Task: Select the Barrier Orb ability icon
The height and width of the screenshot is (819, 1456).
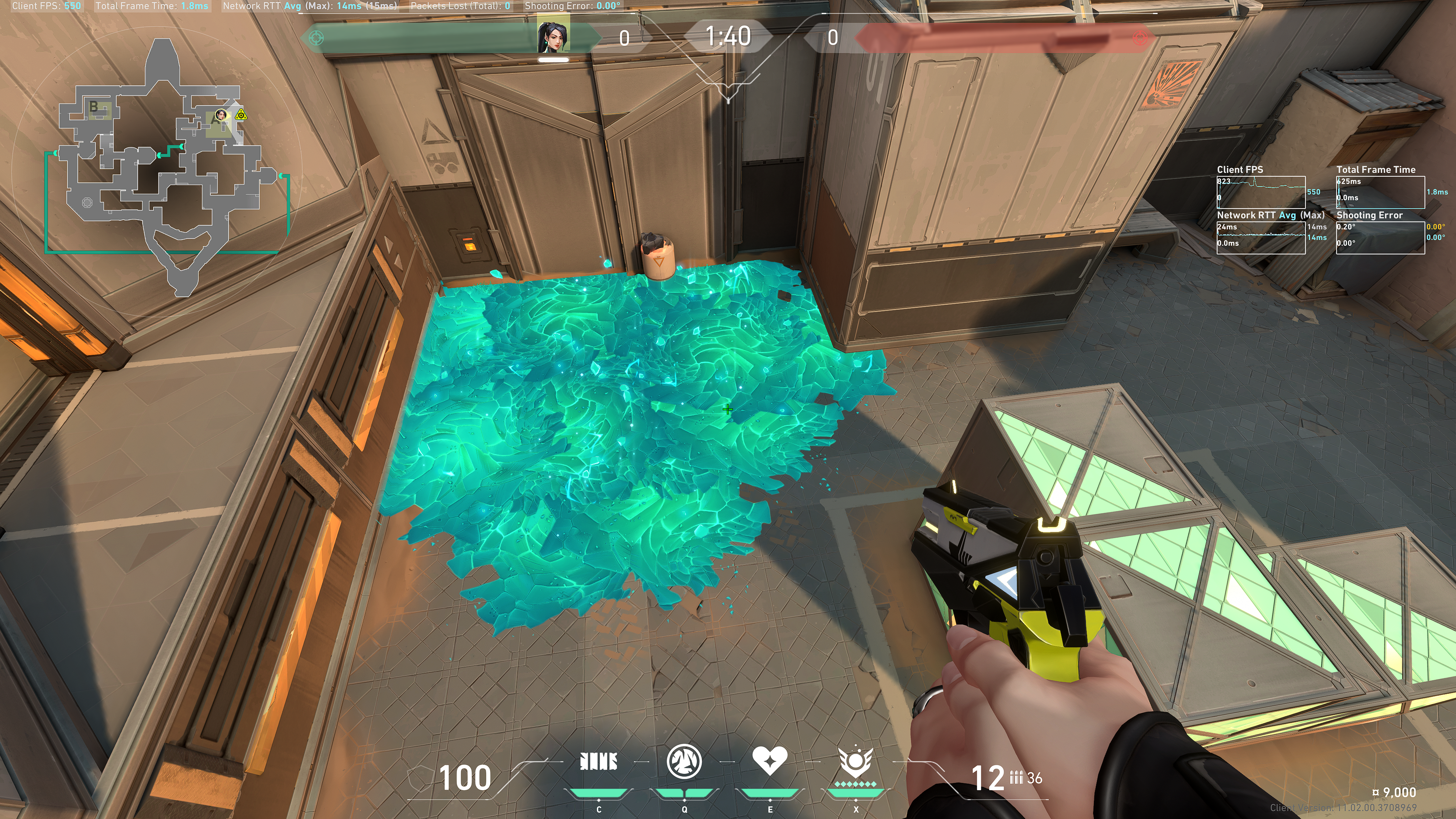Action: tap(599, 762)
